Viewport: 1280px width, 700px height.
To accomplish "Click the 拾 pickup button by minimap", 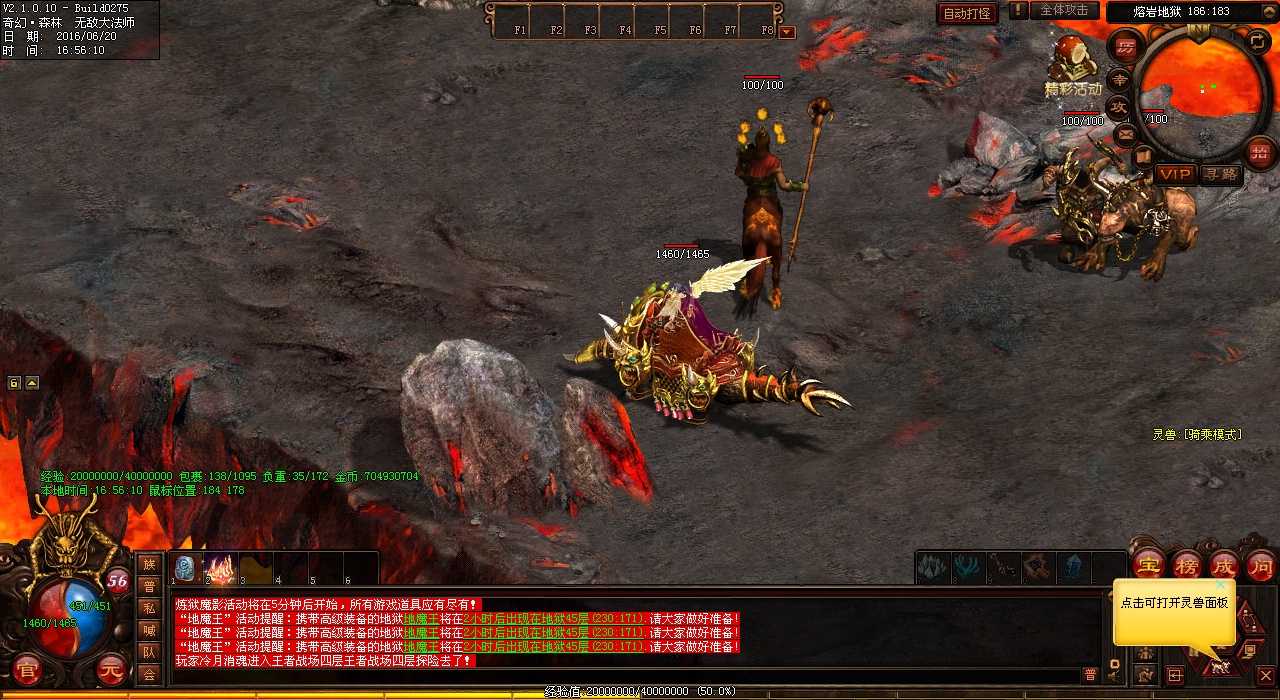I will click(1260, 151).
